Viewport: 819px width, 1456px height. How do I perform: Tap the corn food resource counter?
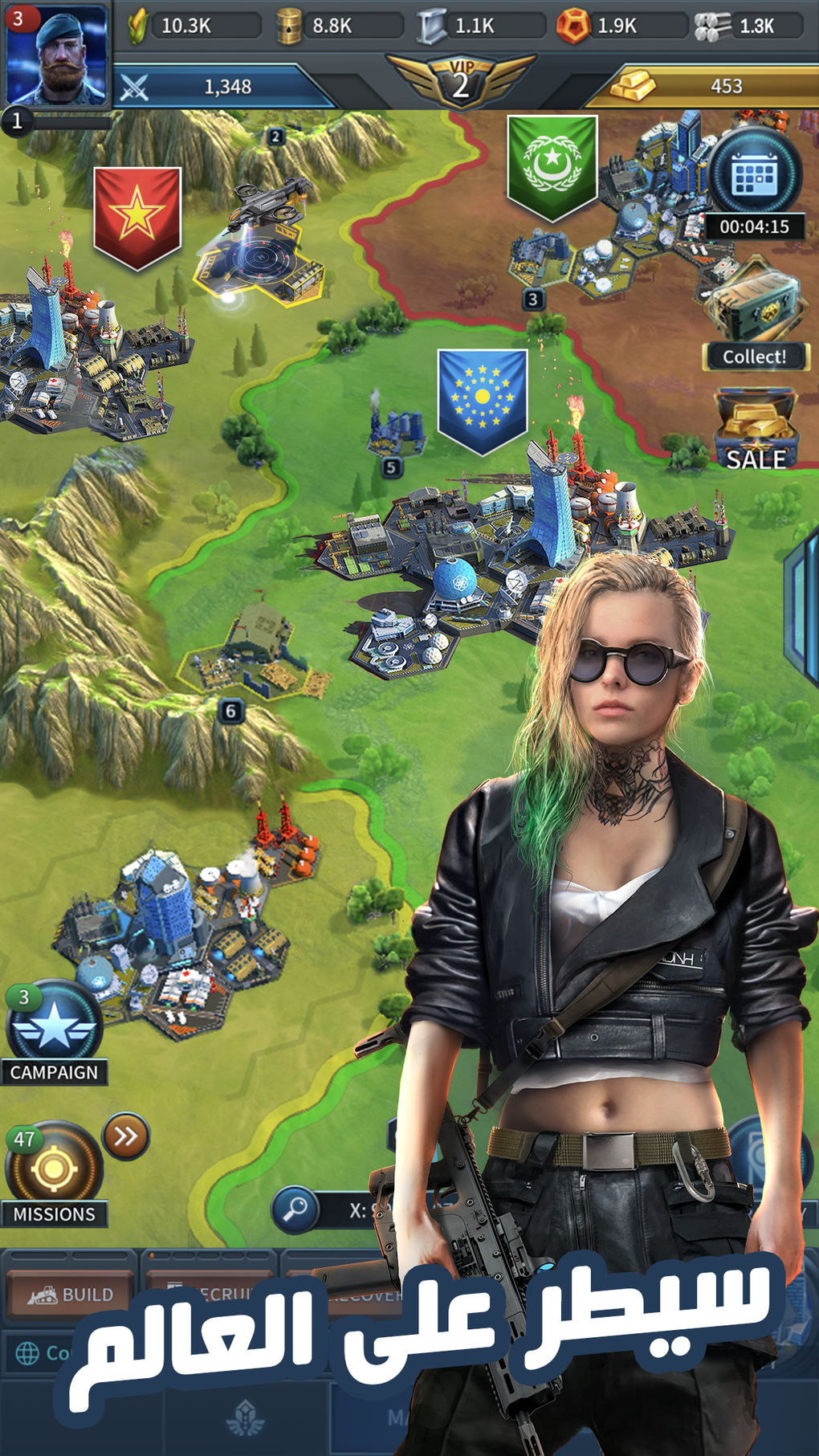click(193, 26)
